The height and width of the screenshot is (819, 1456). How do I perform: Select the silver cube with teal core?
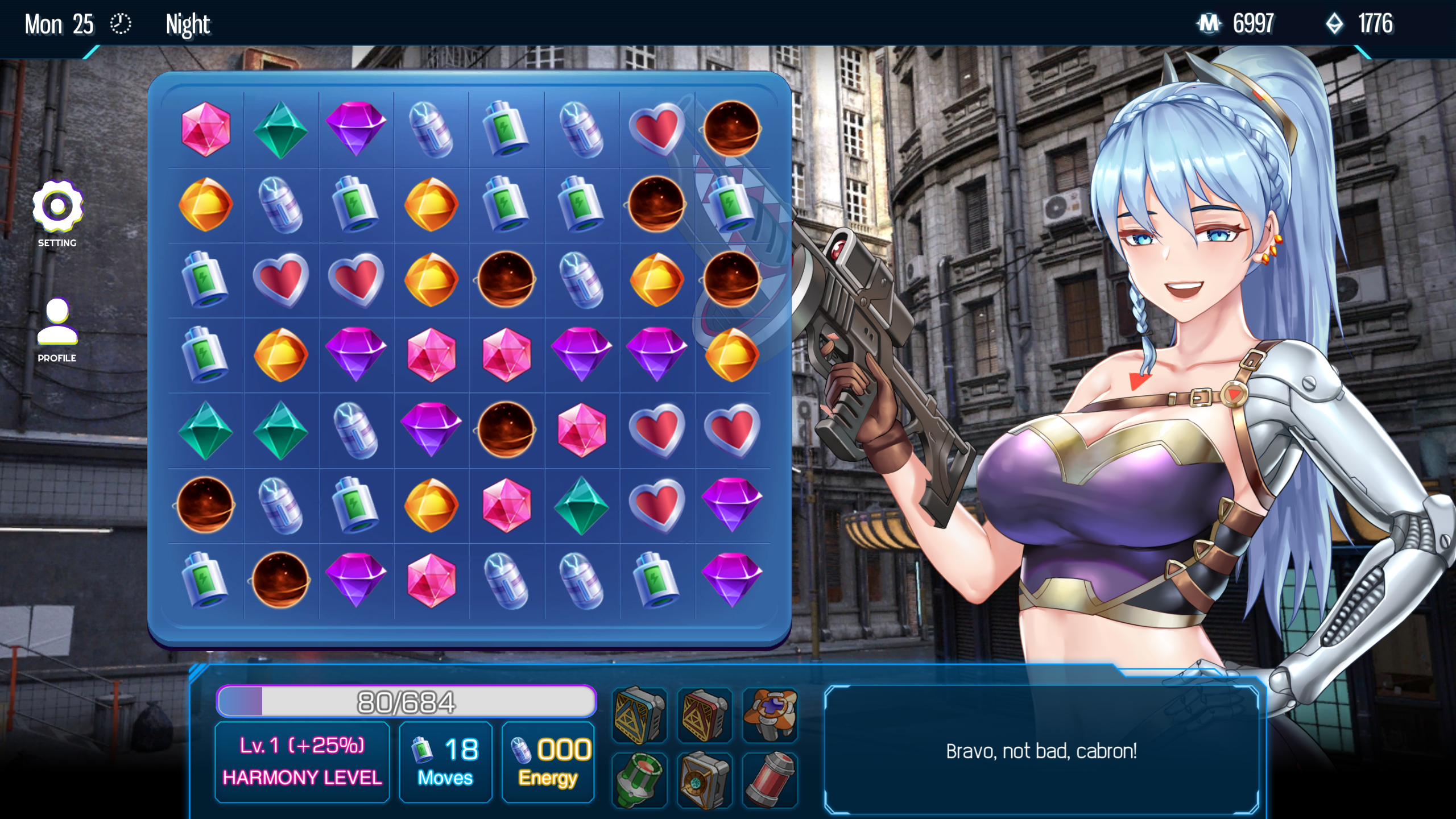[704, 780]
